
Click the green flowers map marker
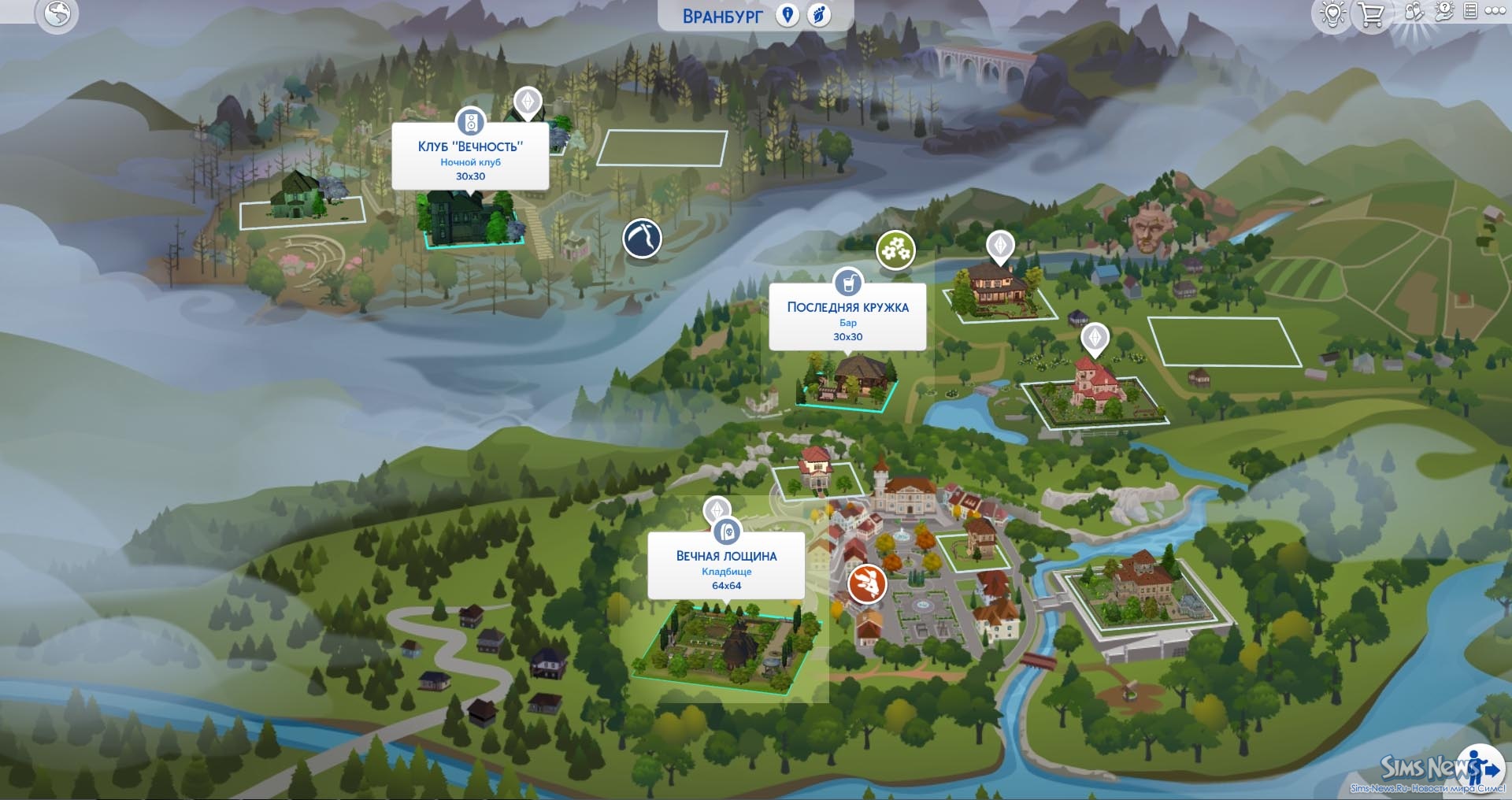coord(895,250)
